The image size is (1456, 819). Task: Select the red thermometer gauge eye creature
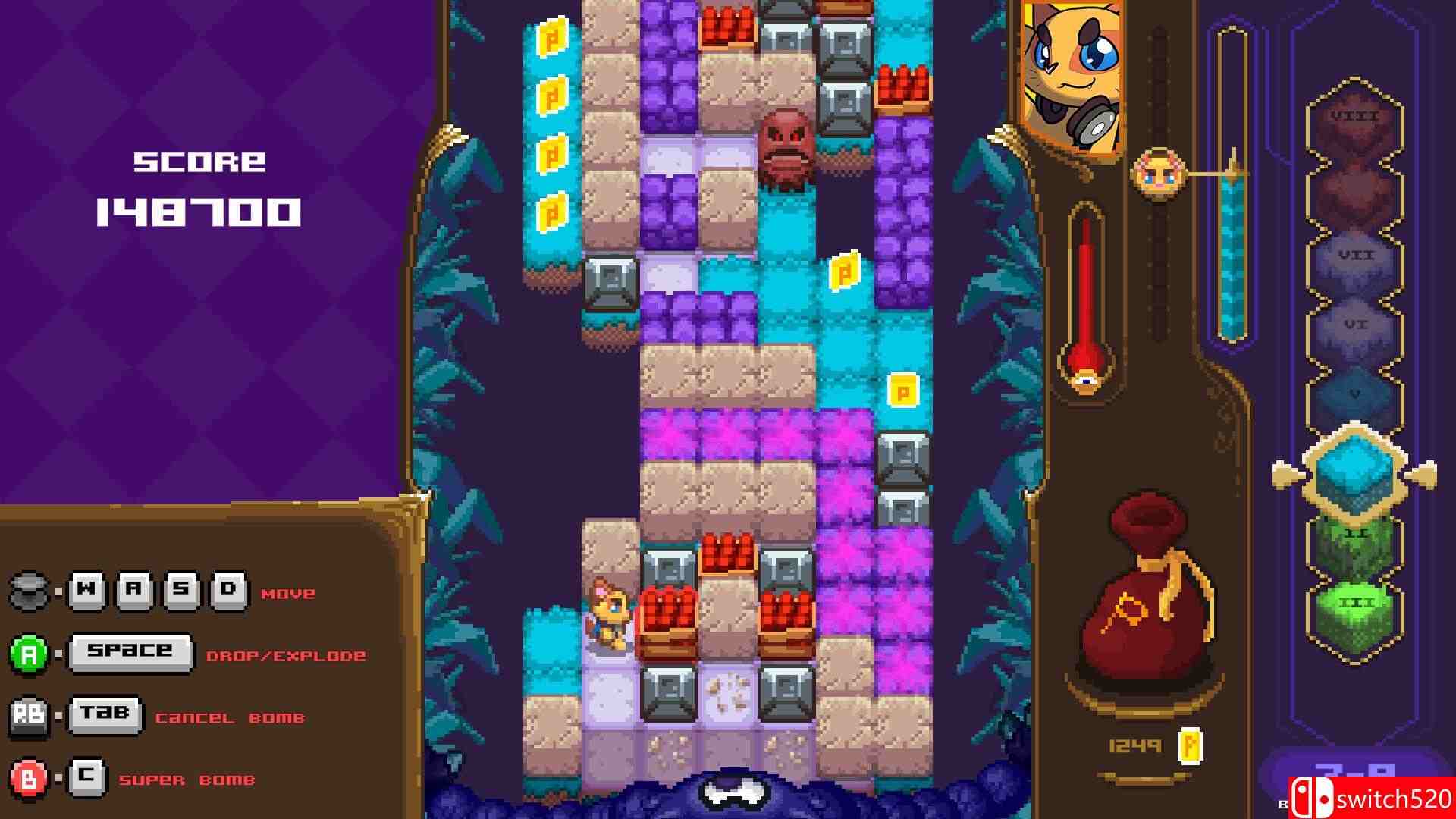coord(1086,379)
